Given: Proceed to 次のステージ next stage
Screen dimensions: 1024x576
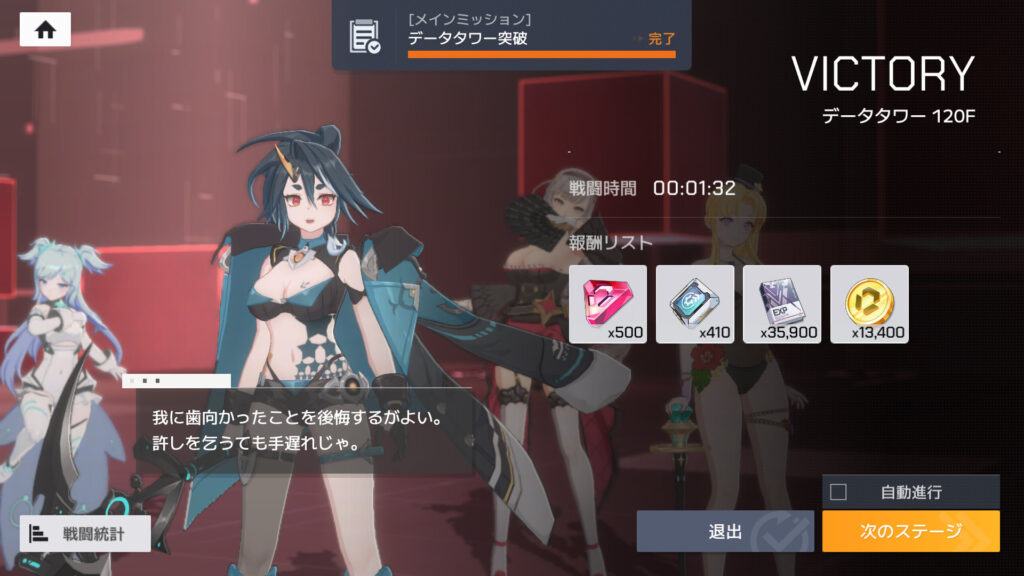Looking at the screenshot, I should pos(910,532).
